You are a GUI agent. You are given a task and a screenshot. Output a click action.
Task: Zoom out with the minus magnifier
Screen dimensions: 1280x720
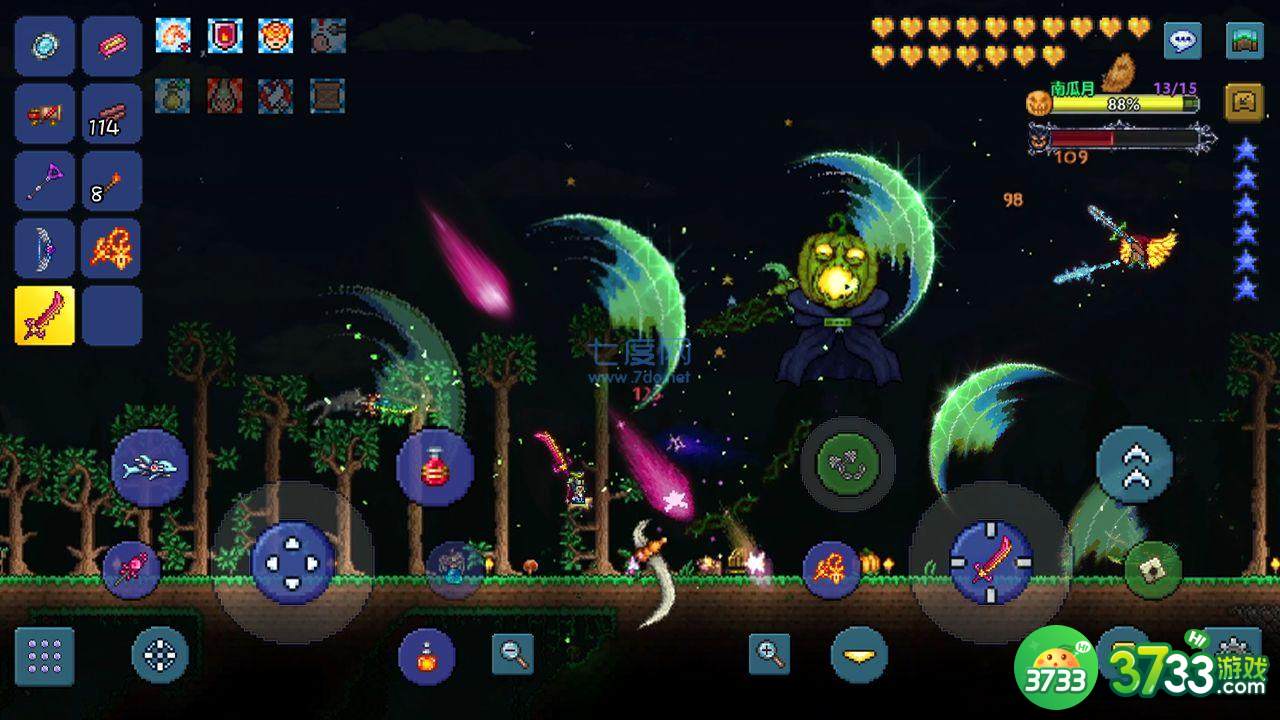513,654
